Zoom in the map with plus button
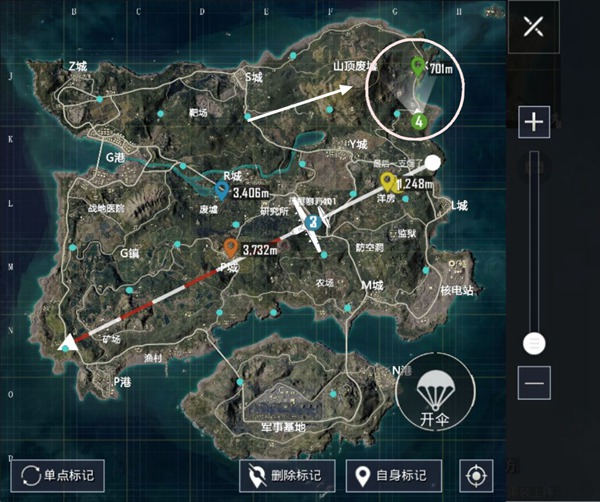This screenshot has width=600, height=502. pyautogui.click(x=534, y=122)
